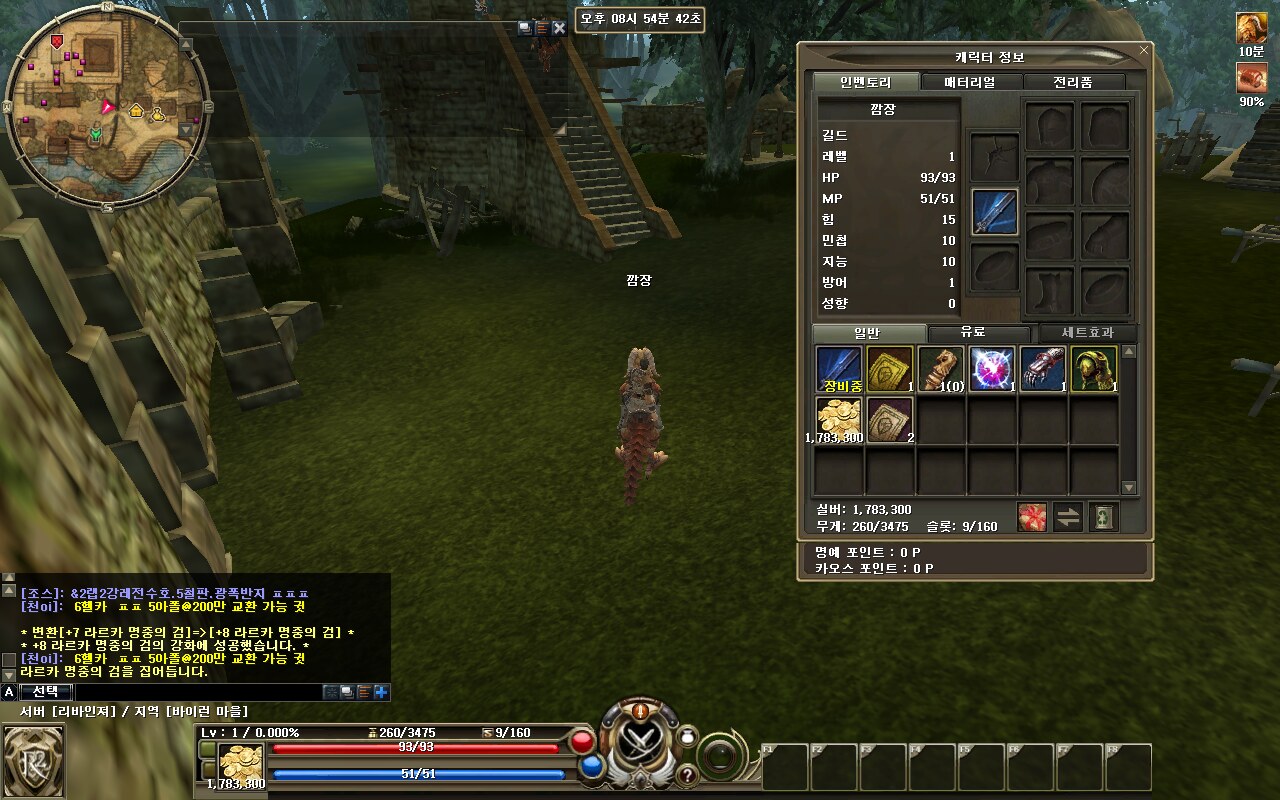The height and width of the screenshot is (800, 1280).
Task: Select the 인벤토리 tab
Action: point(865,82)
